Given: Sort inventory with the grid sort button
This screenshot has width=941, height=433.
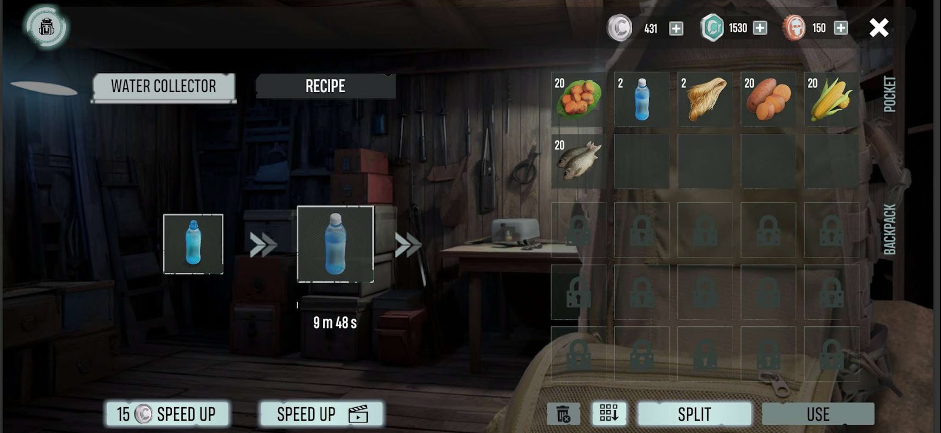Looking at the screenshot, I should click(x=608, y=414).
